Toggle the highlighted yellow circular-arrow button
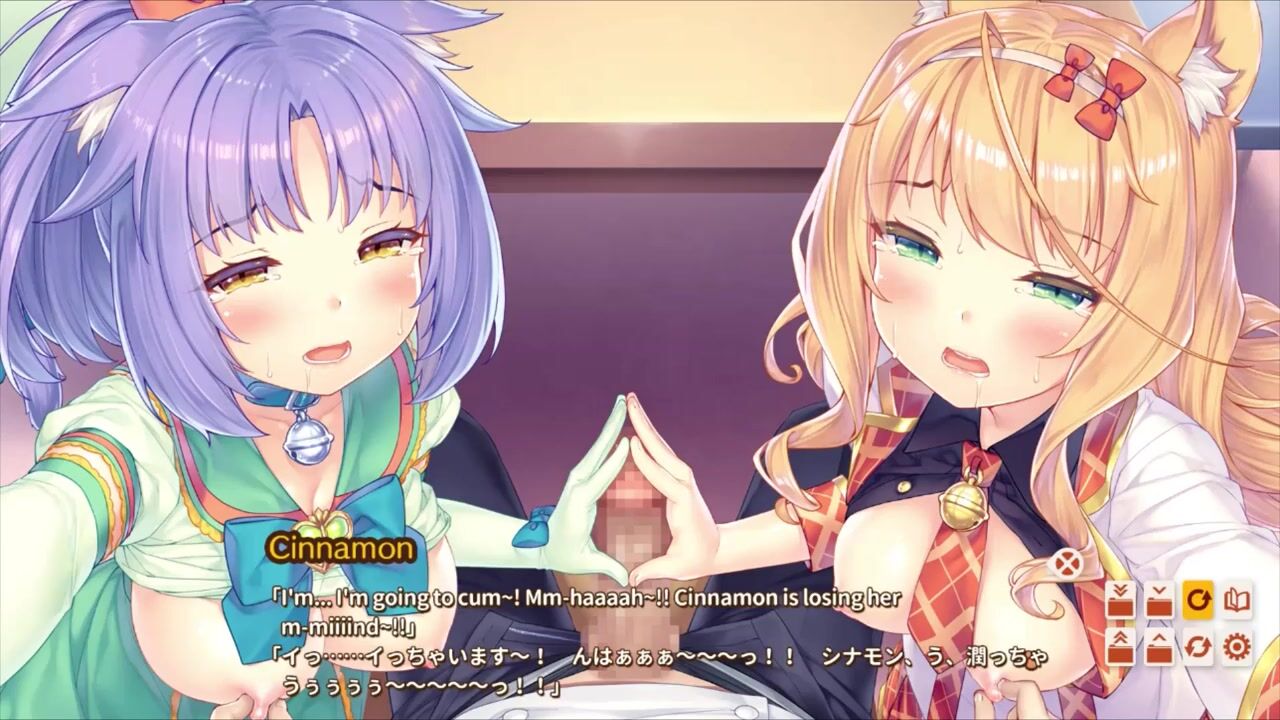The height and width of the screenshot is (720, 1280). pos(1198,600)
